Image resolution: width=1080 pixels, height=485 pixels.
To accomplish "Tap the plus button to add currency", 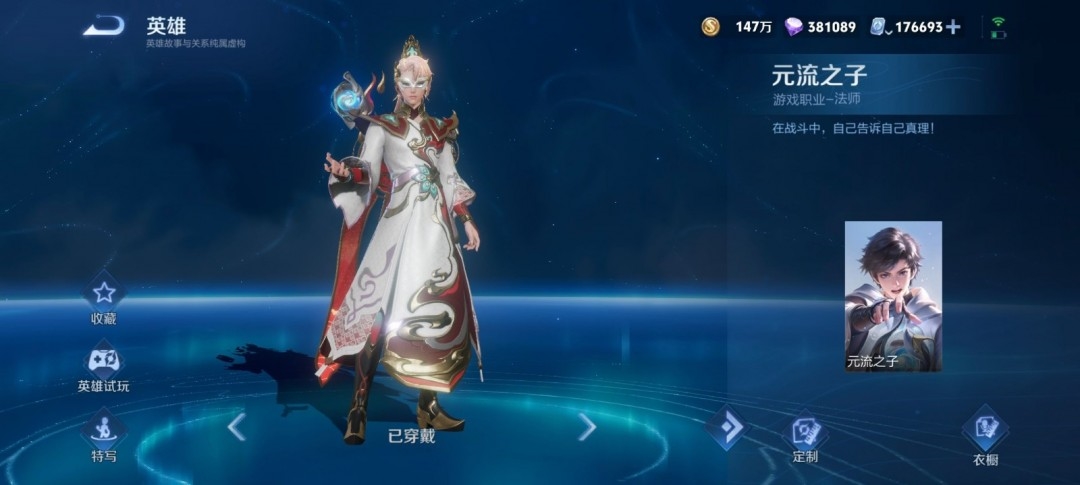I will coord(953,27).
